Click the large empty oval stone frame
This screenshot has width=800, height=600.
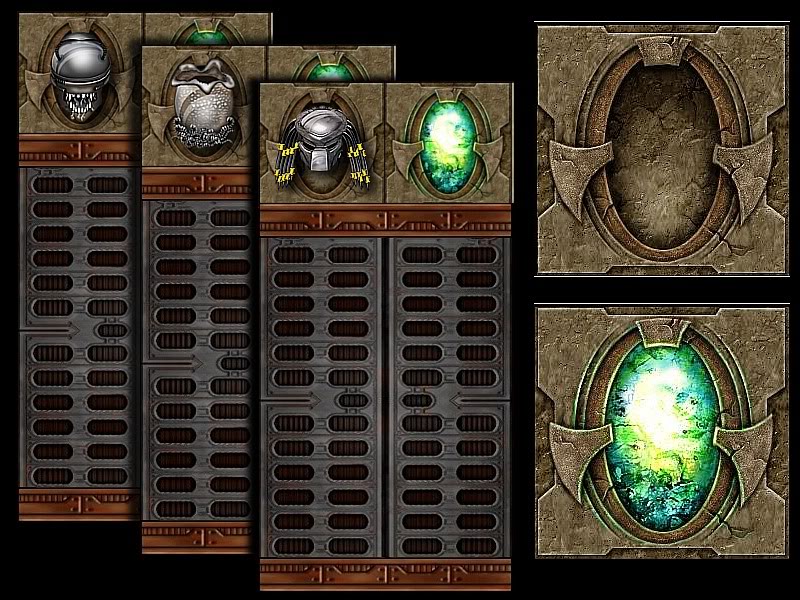click(661, 150)
